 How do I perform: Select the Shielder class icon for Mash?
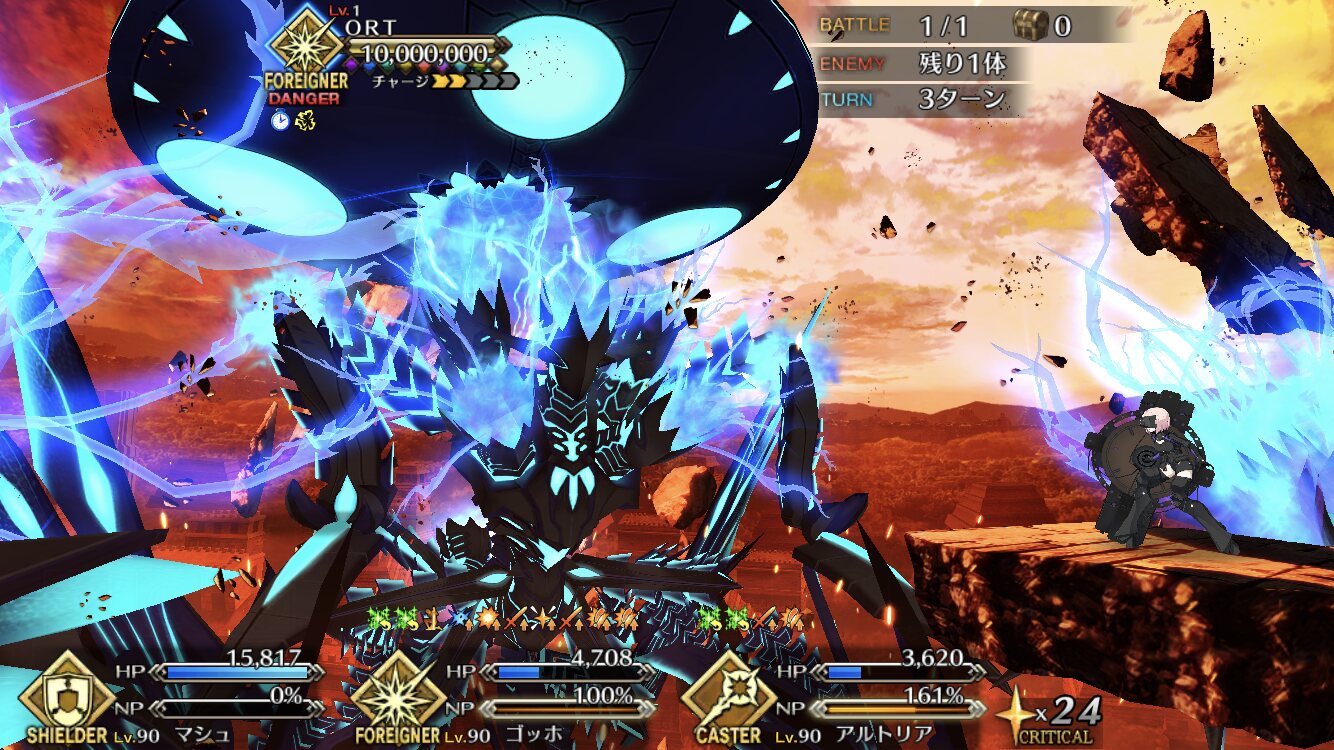click(67, 694)
